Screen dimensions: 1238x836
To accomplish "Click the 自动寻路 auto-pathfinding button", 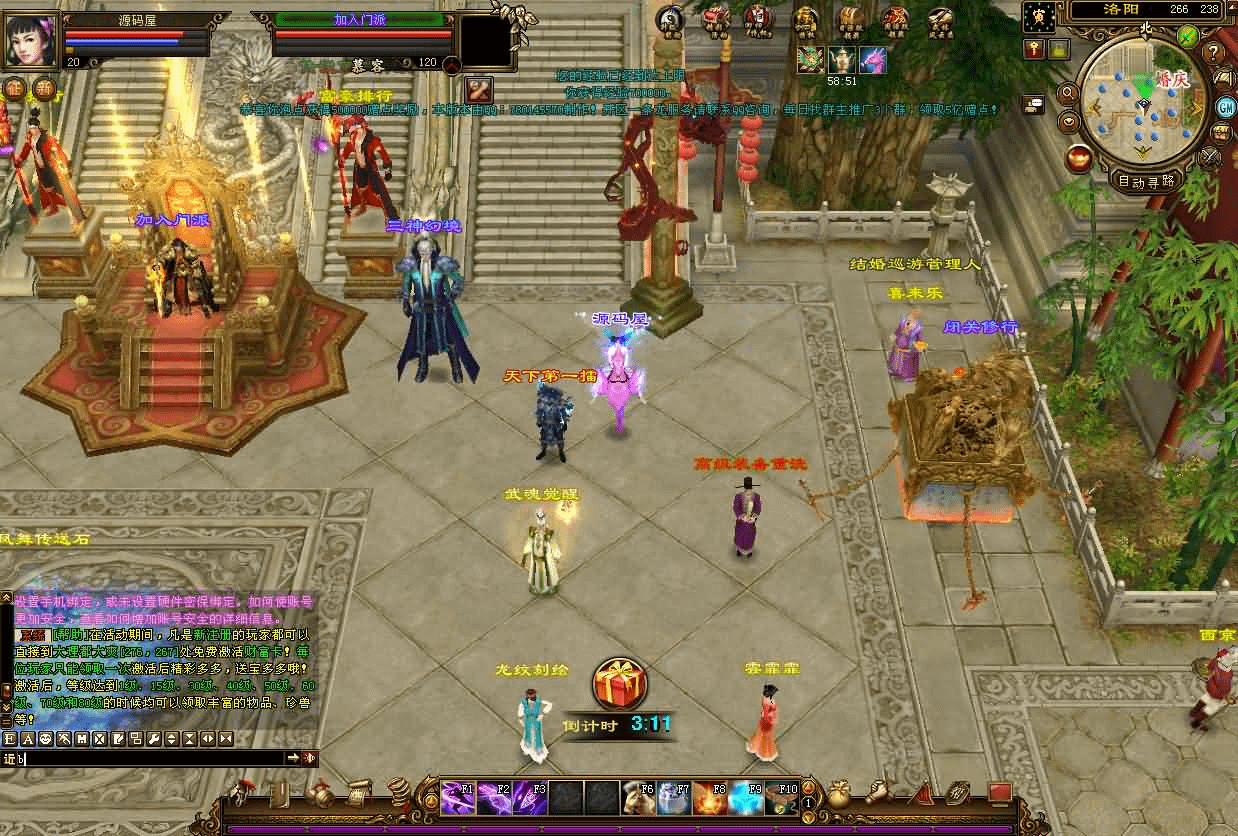I will 1146,181.
